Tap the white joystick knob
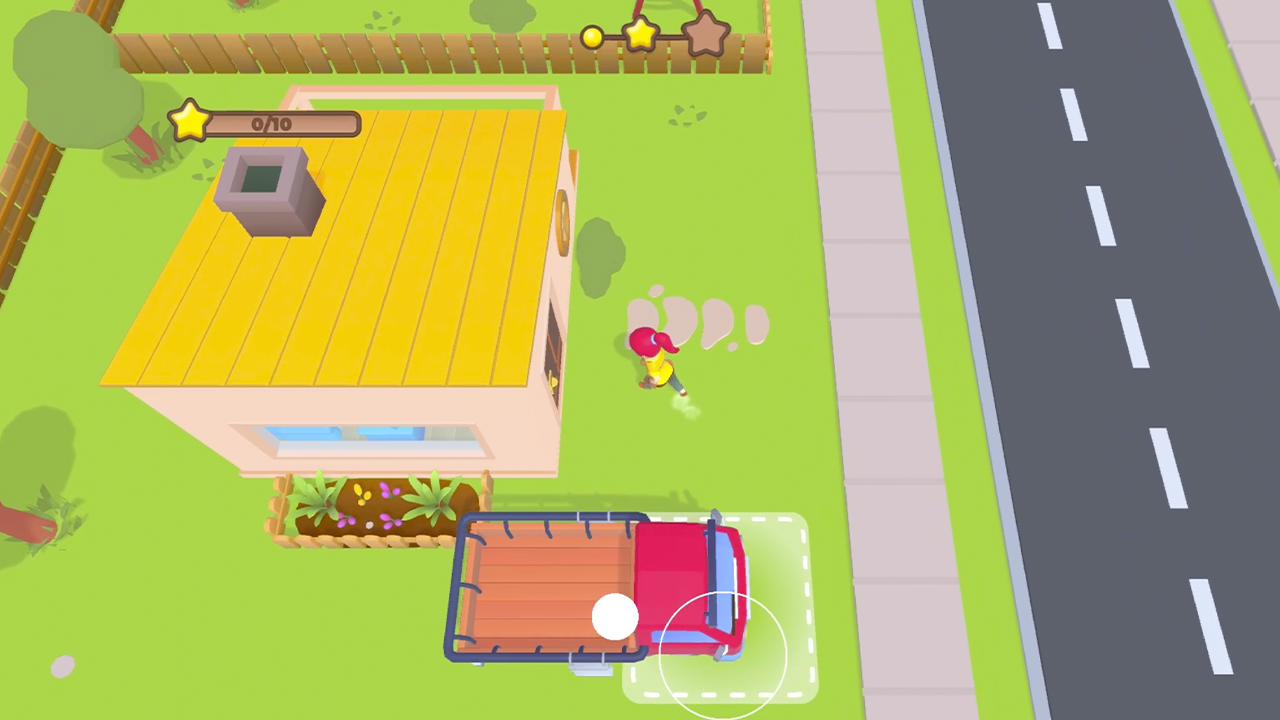The width and height of the screenshot is (1280, 720). tap(616, 618)
